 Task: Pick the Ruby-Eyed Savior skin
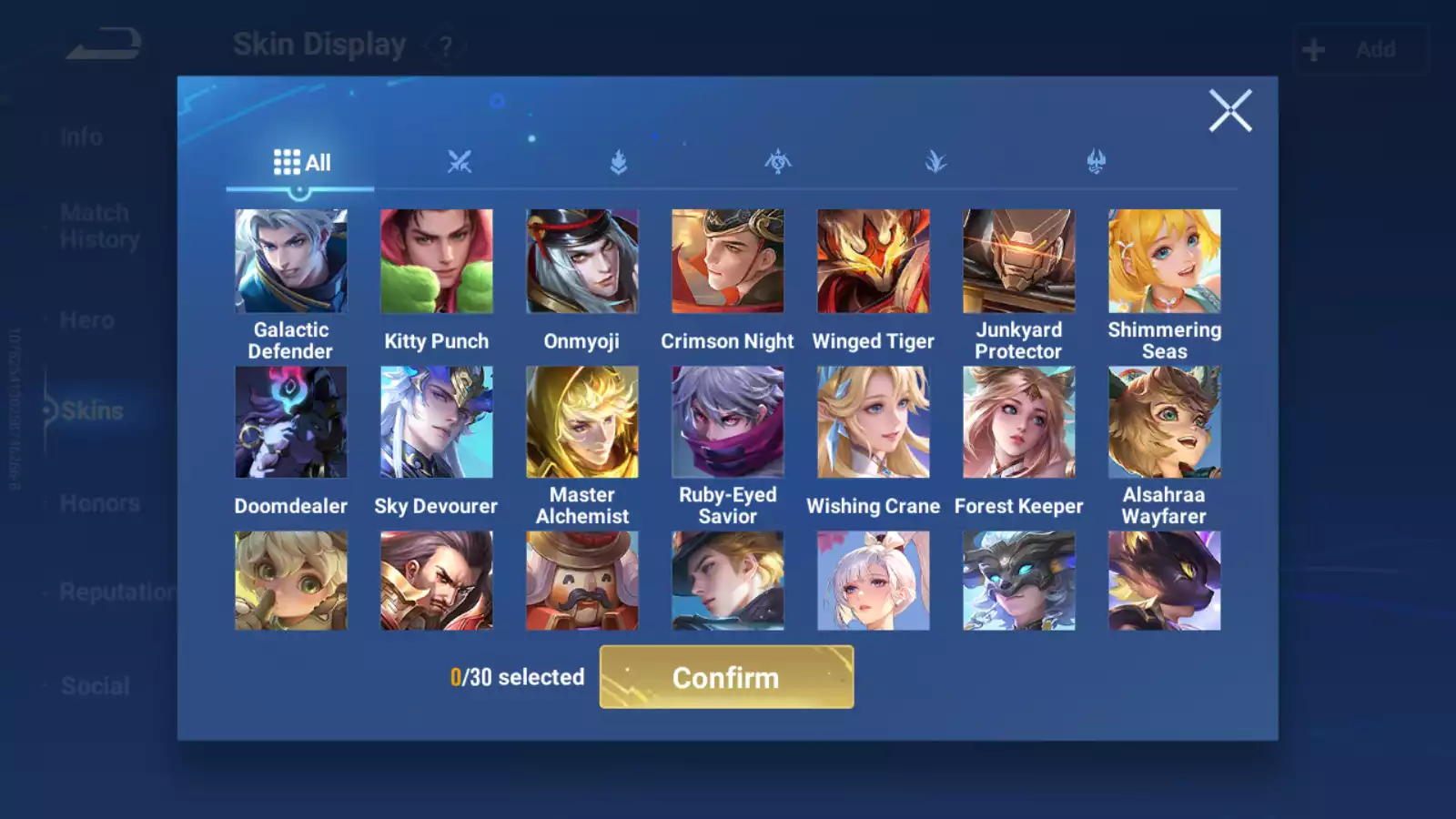click(x=728, y=422)
